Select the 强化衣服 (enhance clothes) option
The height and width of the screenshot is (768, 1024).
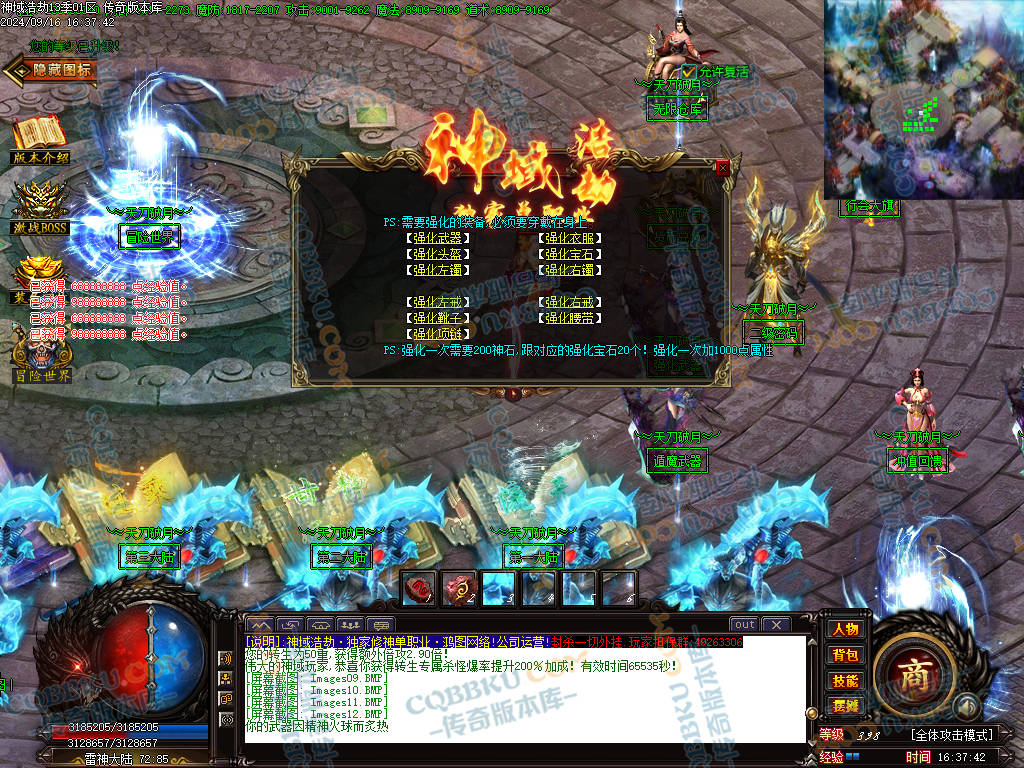click(x=570, y=238)
